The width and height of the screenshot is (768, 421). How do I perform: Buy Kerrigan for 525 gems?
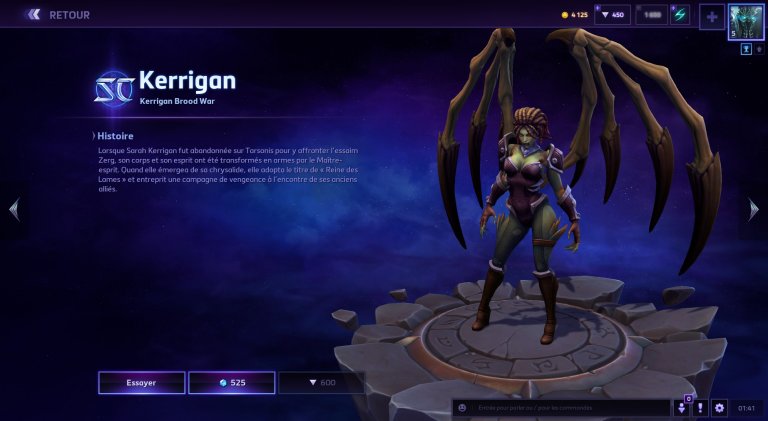pyautogui.click(x=231, y=383)
